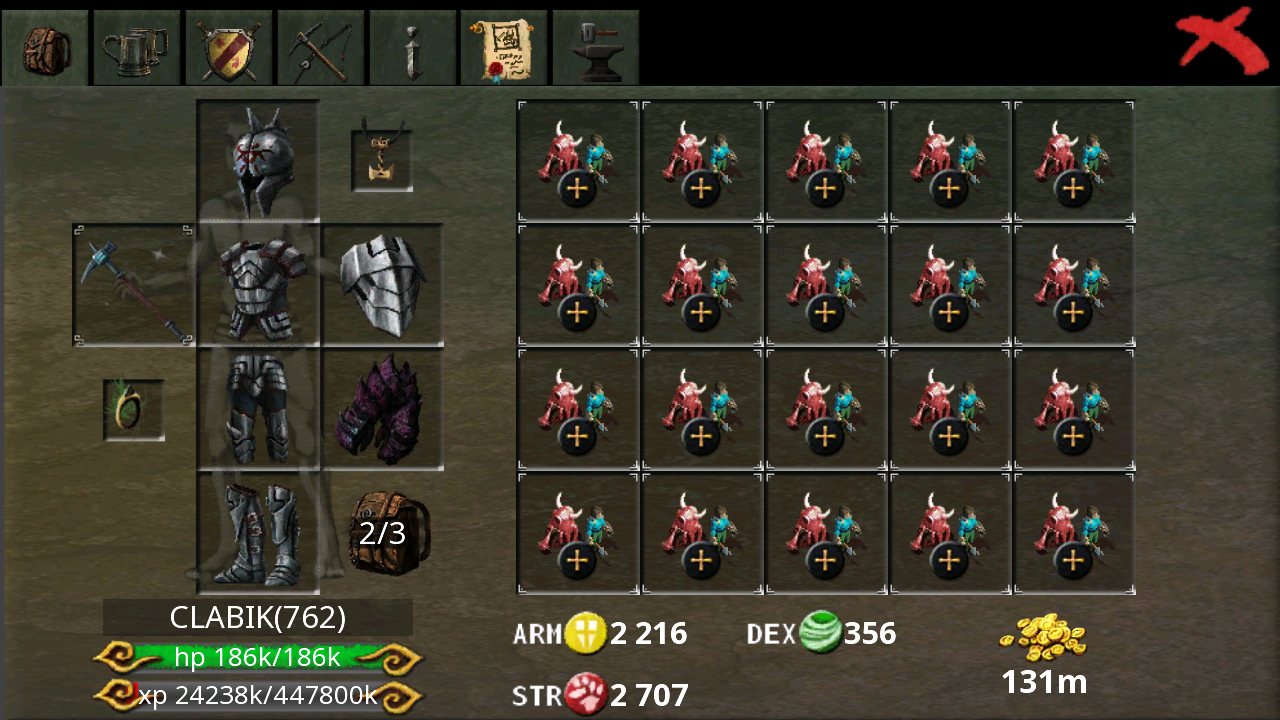Switch bag pages via the 2/3 satchel
This screenshot has width=1280, height=720.
click(388, 532)
